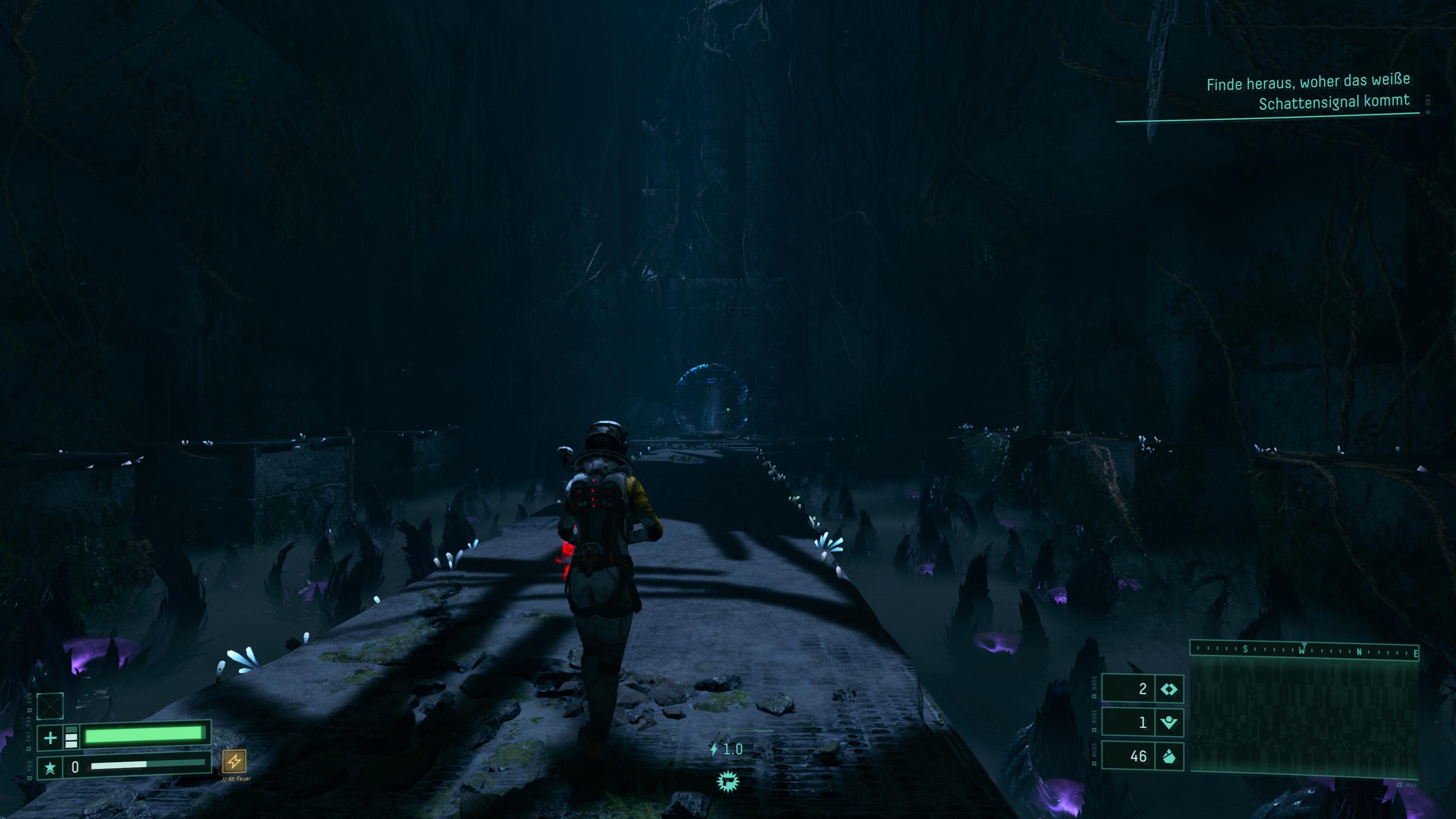
Task: Click the compass direction strip
Action: pyautogui.click(x=1304, y=650)
